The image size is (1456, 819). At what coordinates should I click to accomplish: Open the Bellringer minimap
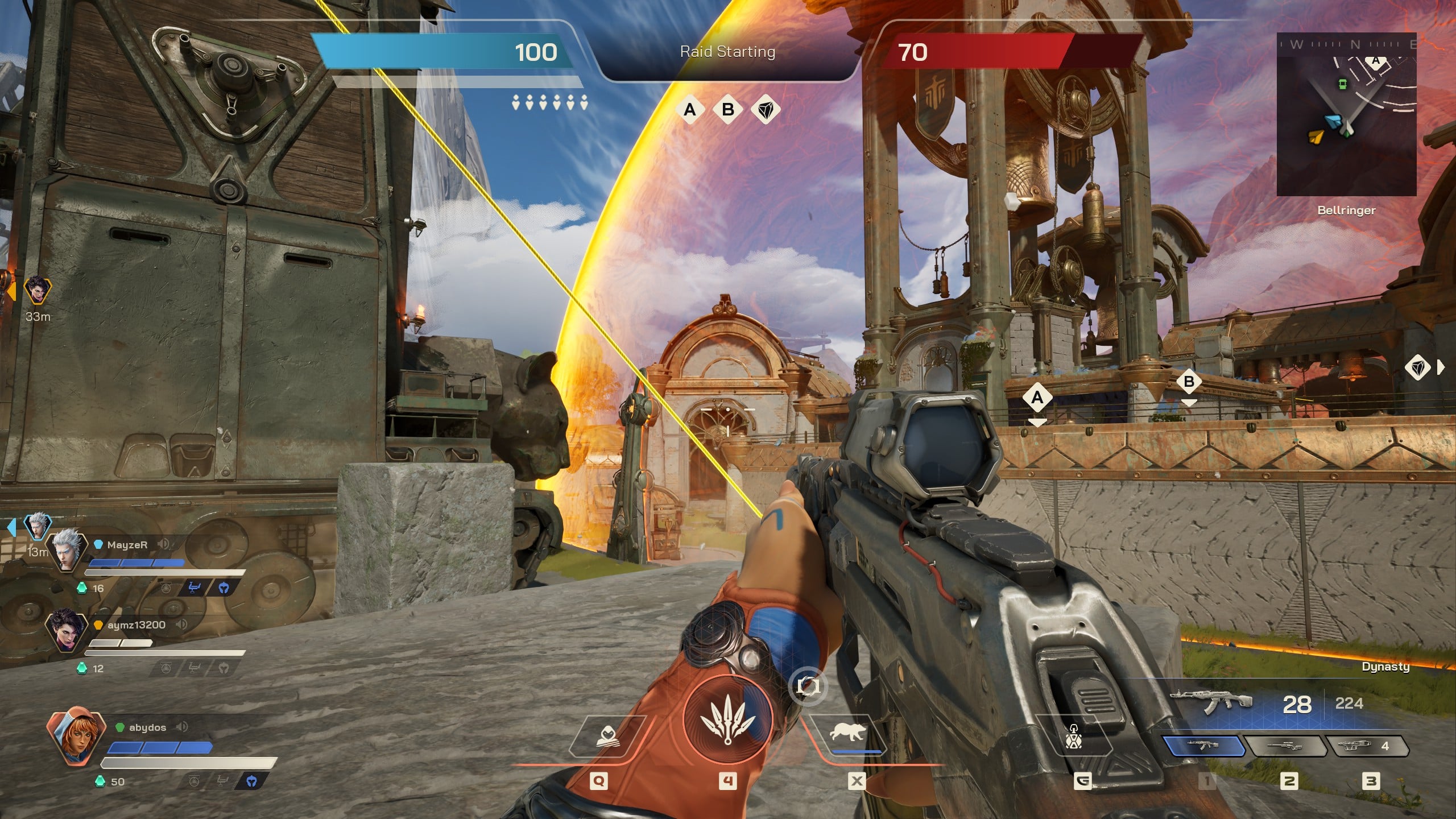[x=1346, y=114]
